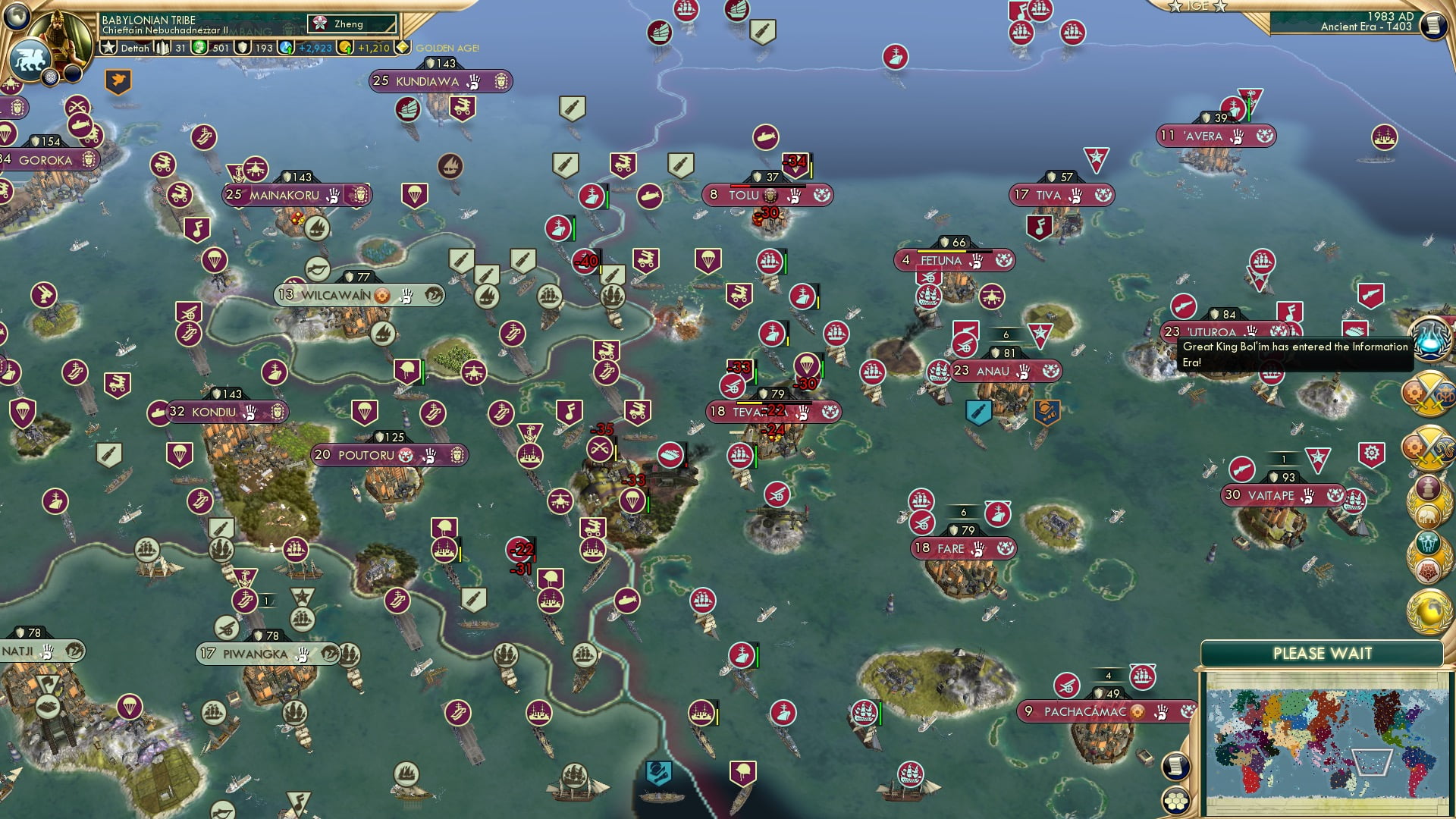Select the winged lion civilization emblem

(x=29, y=61)
